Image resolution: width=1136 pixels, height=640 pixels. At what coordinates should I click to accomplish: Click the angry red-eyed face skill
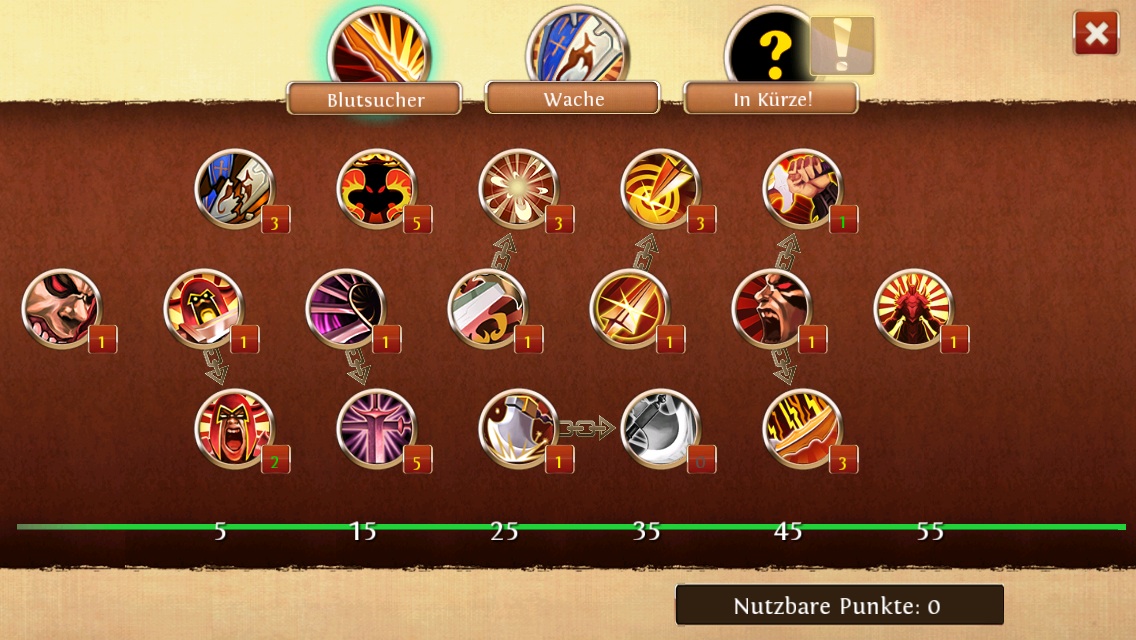[61, 309]
